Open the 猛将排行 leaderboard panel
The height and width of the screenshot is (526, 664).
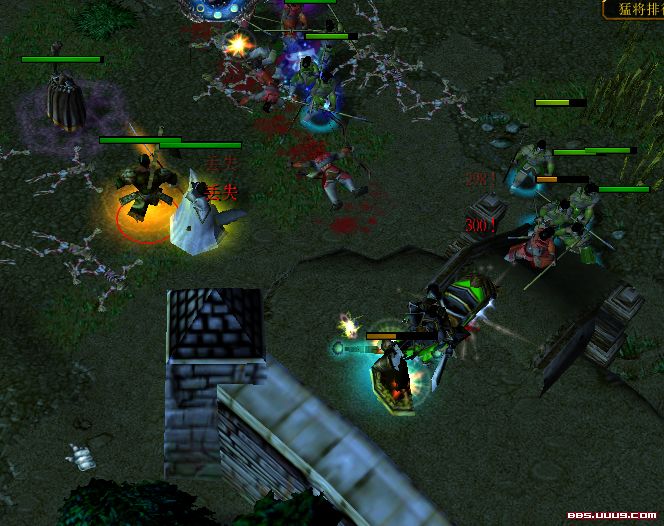tap(634, 9)
